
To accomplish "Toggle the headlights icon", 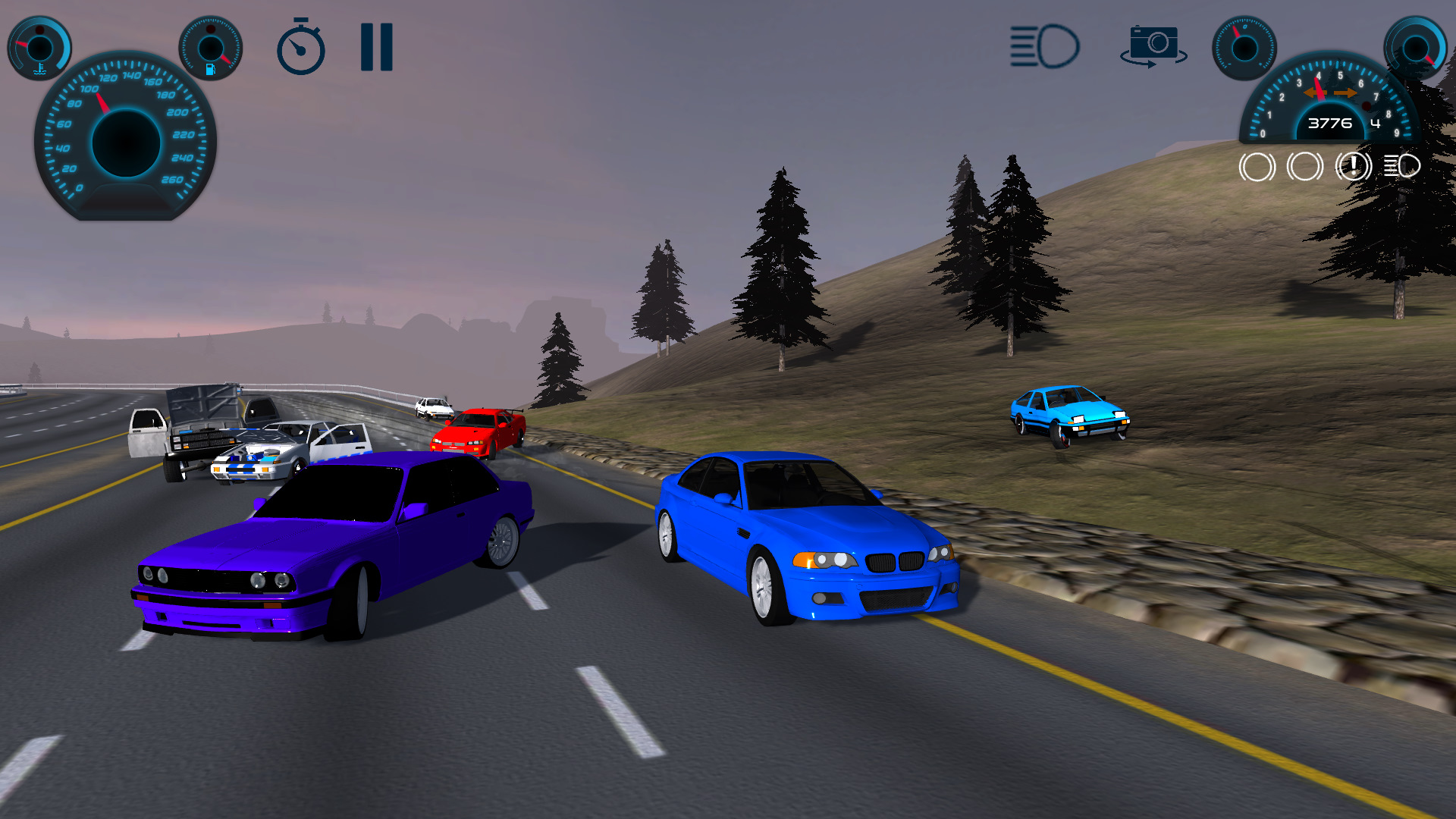I will [1044, 47].
